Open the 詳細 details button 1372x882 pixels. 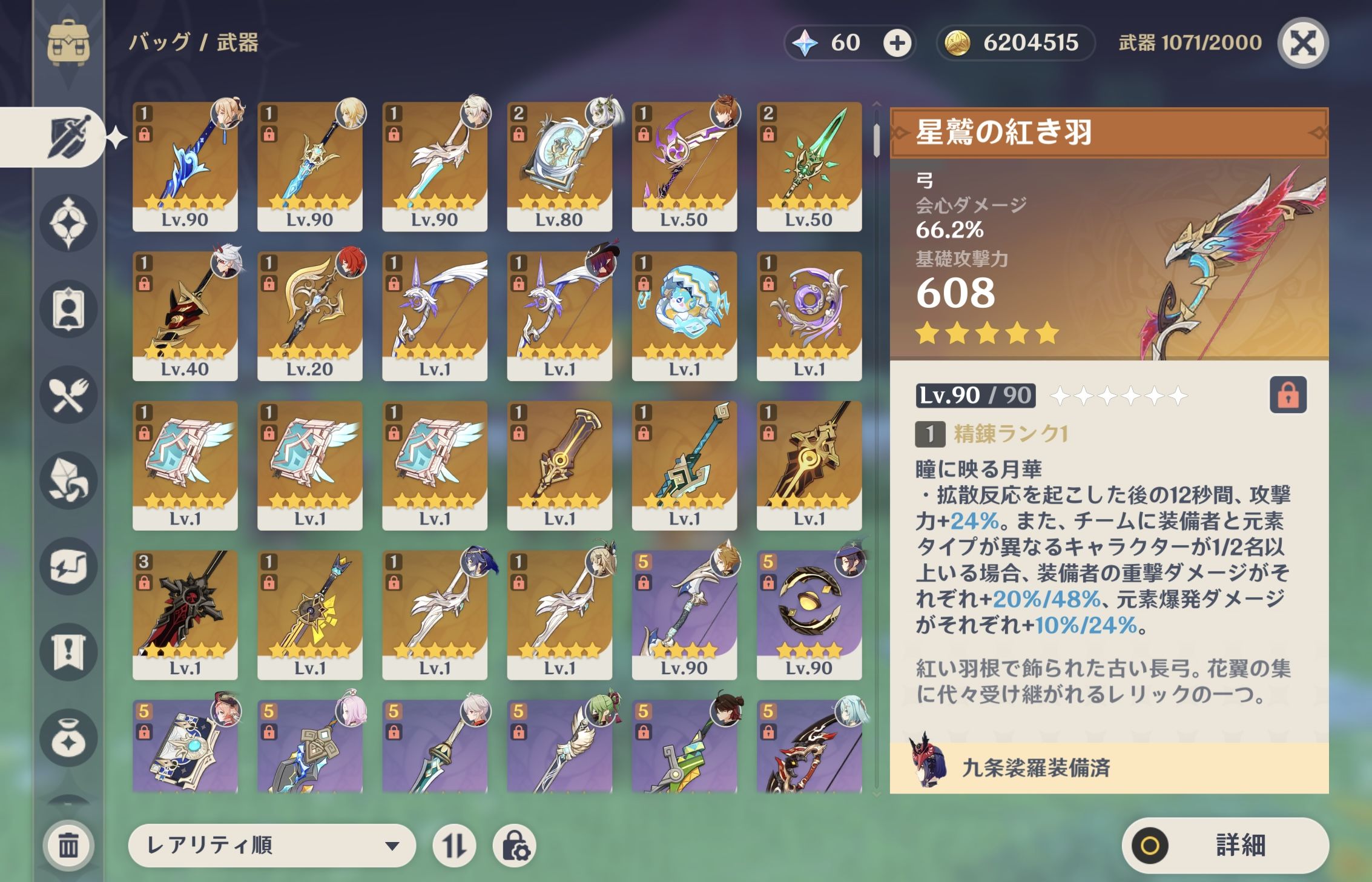pos(1225,845)
